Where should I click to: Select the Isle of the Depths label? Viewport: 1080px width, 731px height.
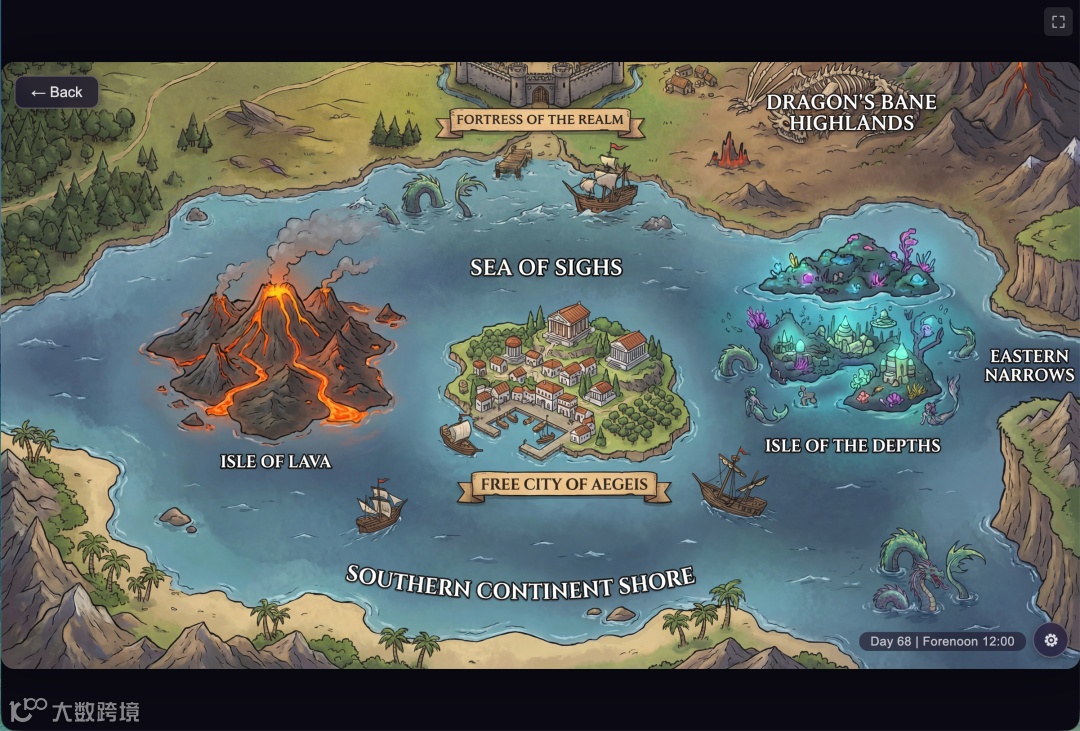point(852,446)
